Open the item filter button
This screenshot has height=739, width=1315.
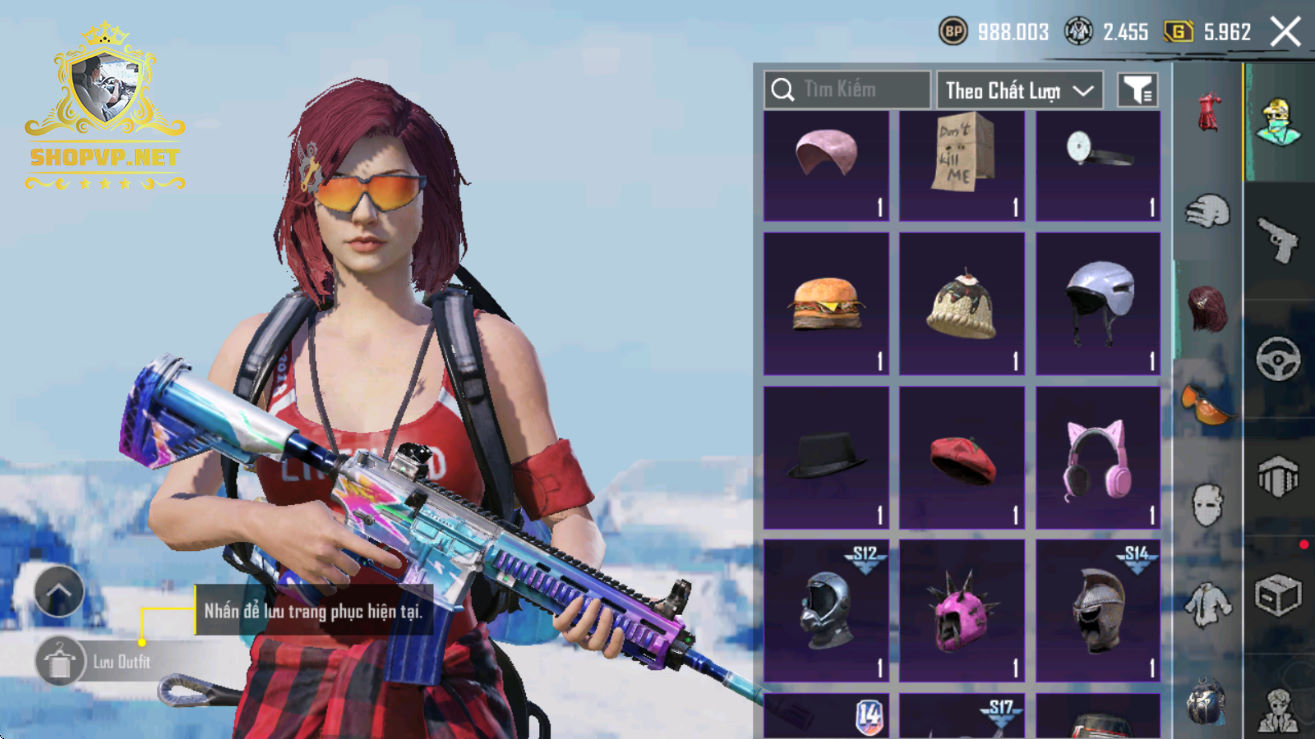tap(1137, 91)
